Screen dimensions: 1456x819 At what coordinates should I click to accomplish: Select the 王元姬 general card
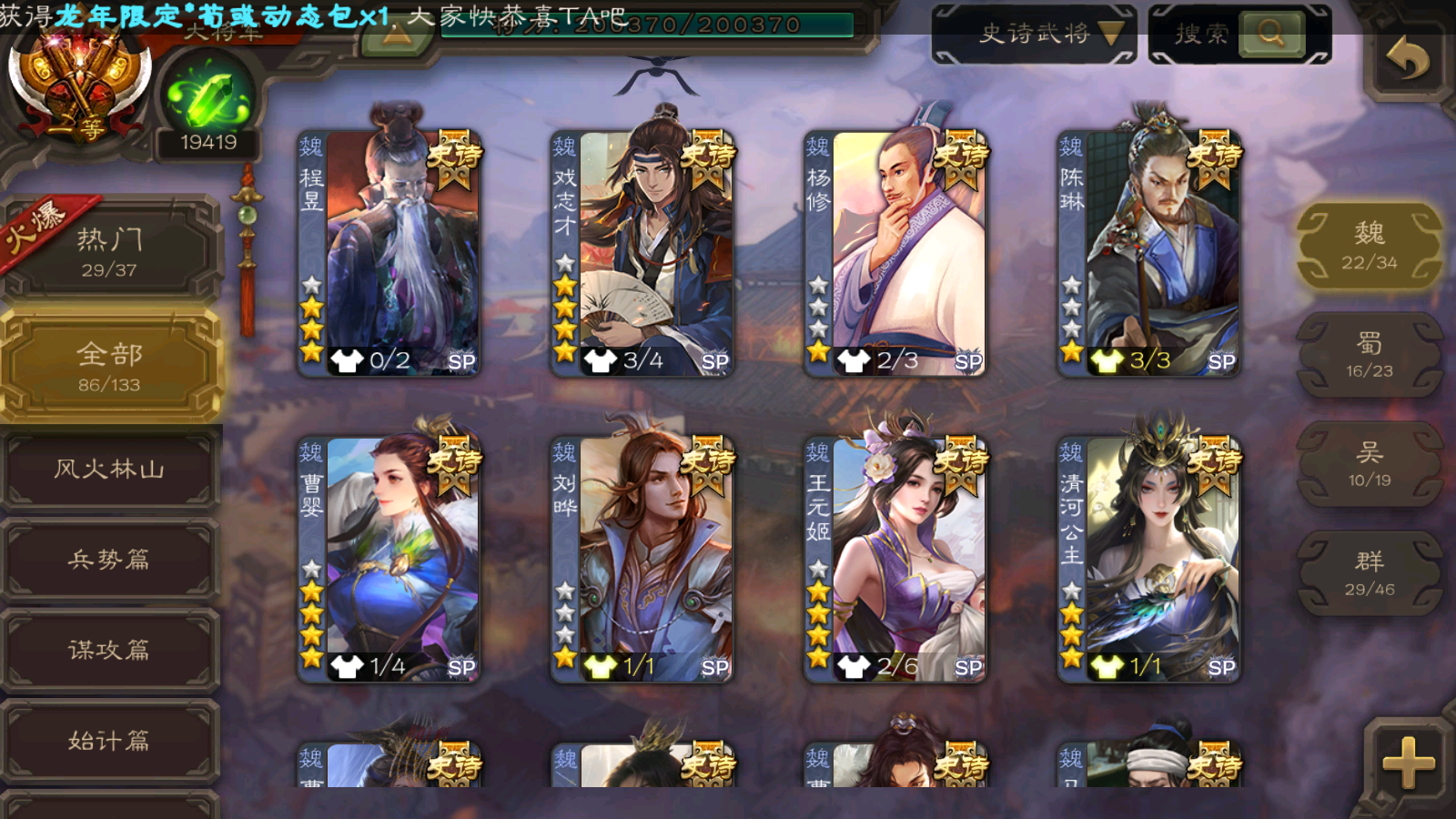click(895, 559)
